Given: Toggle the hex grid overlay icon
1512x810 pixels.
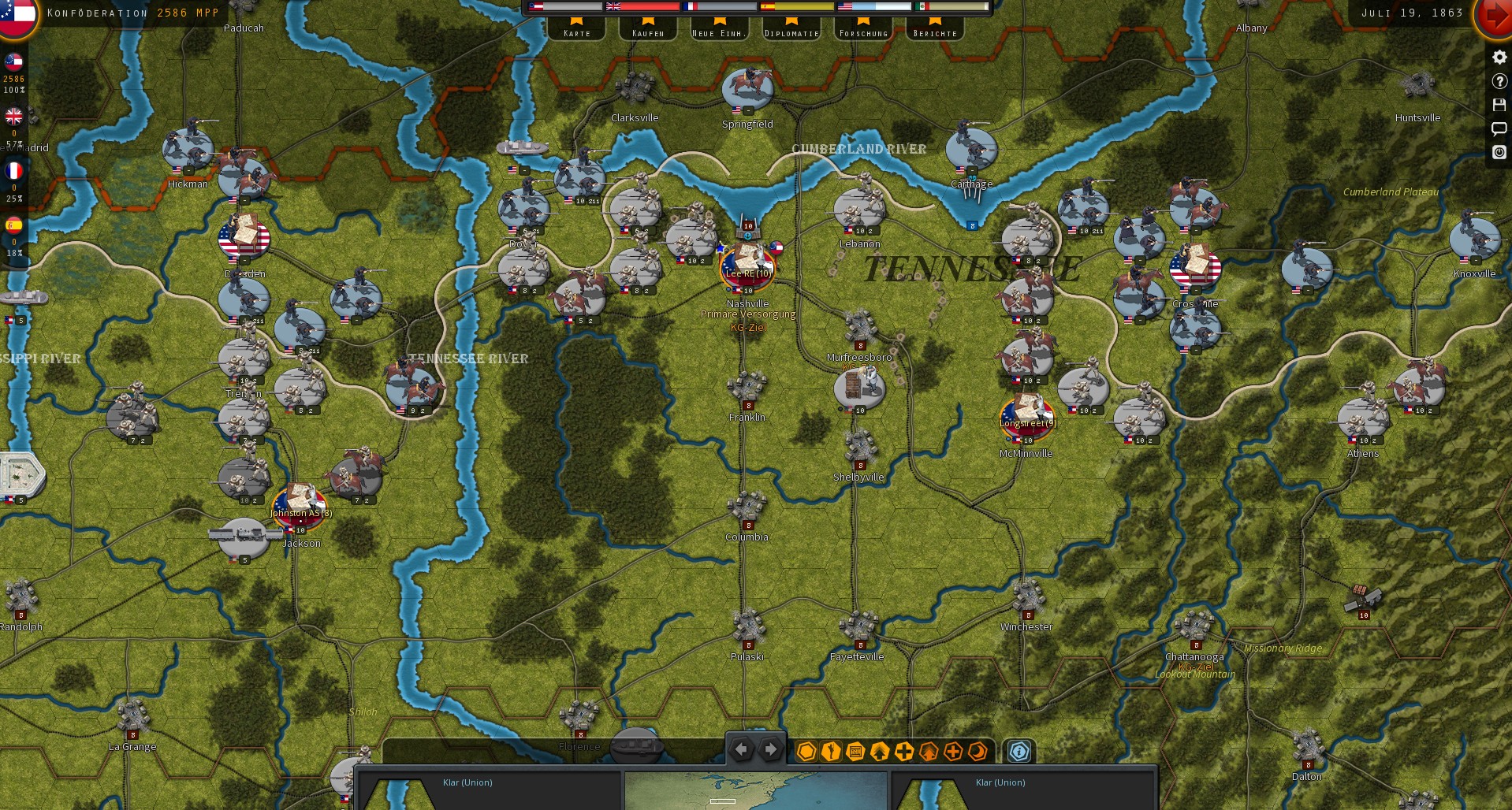Looking at the screenshot, I should 806,752.
